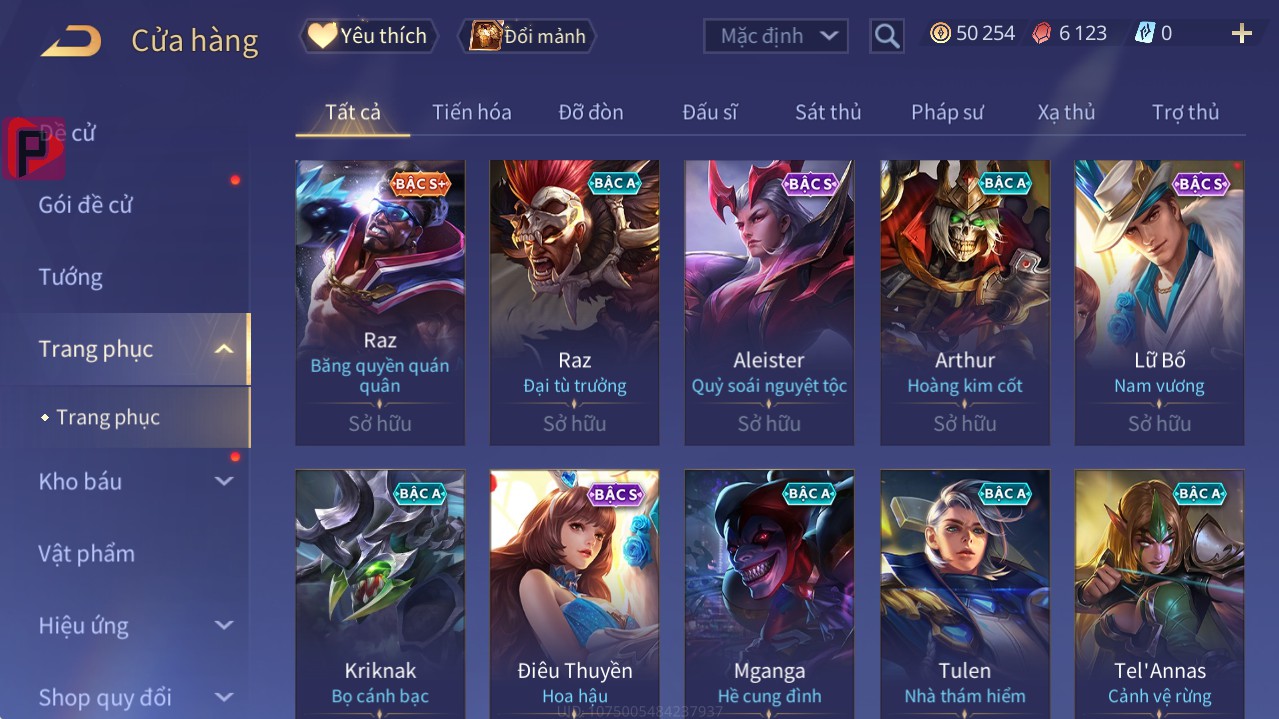
Task: Expand the Mặc định sort dropdown
Action: [x=776, y=36]
